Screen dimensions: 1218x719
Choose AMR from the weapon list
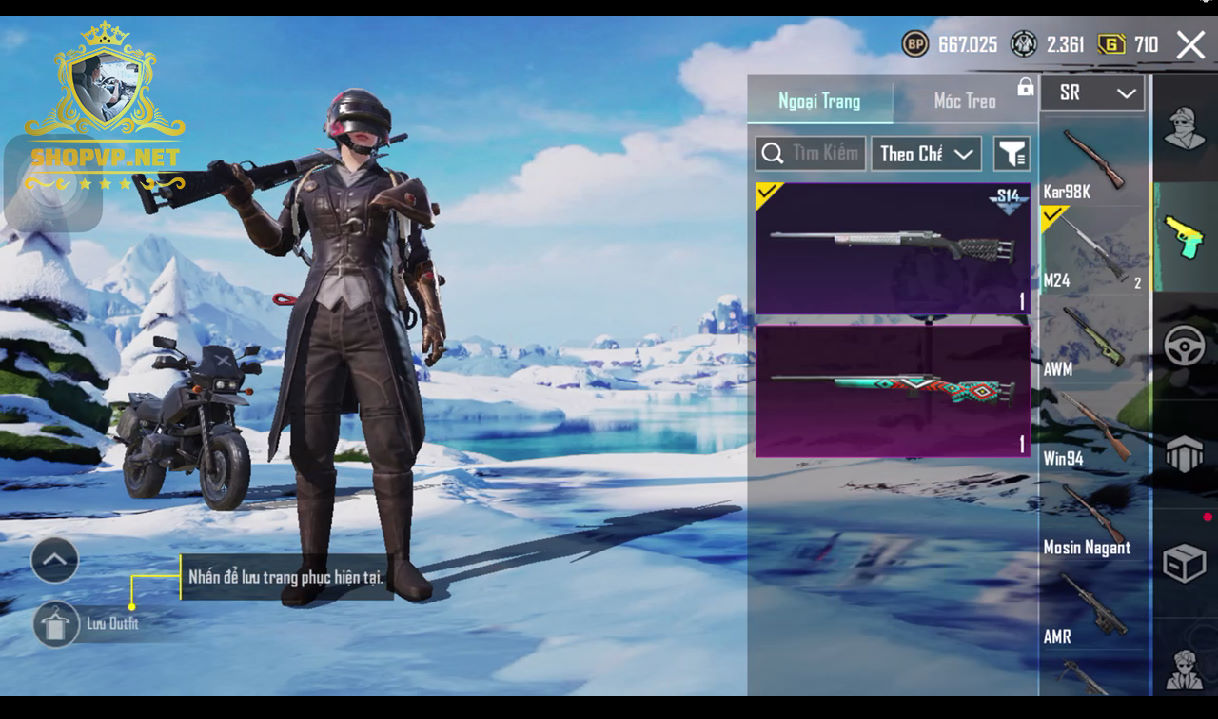tap(1093, 607)
